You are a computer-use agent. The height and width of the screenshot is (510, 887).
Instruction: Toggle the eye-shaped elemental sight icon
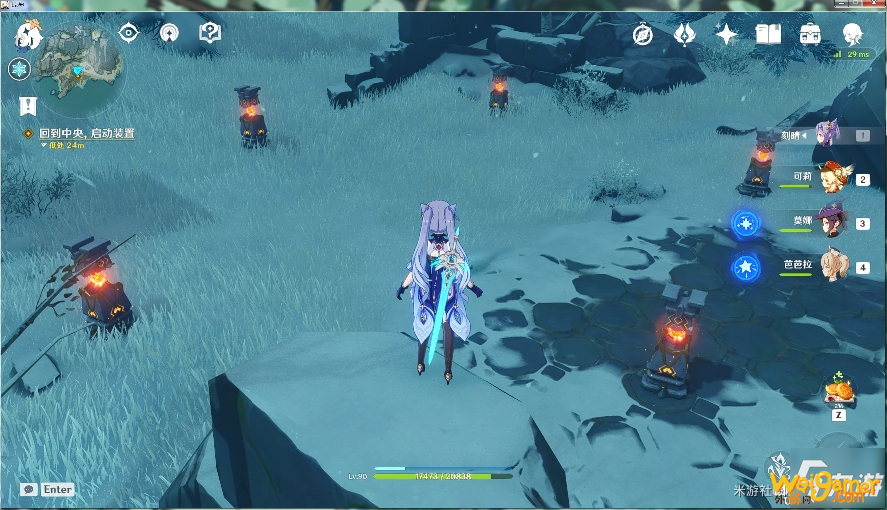(x=129, y=33)
